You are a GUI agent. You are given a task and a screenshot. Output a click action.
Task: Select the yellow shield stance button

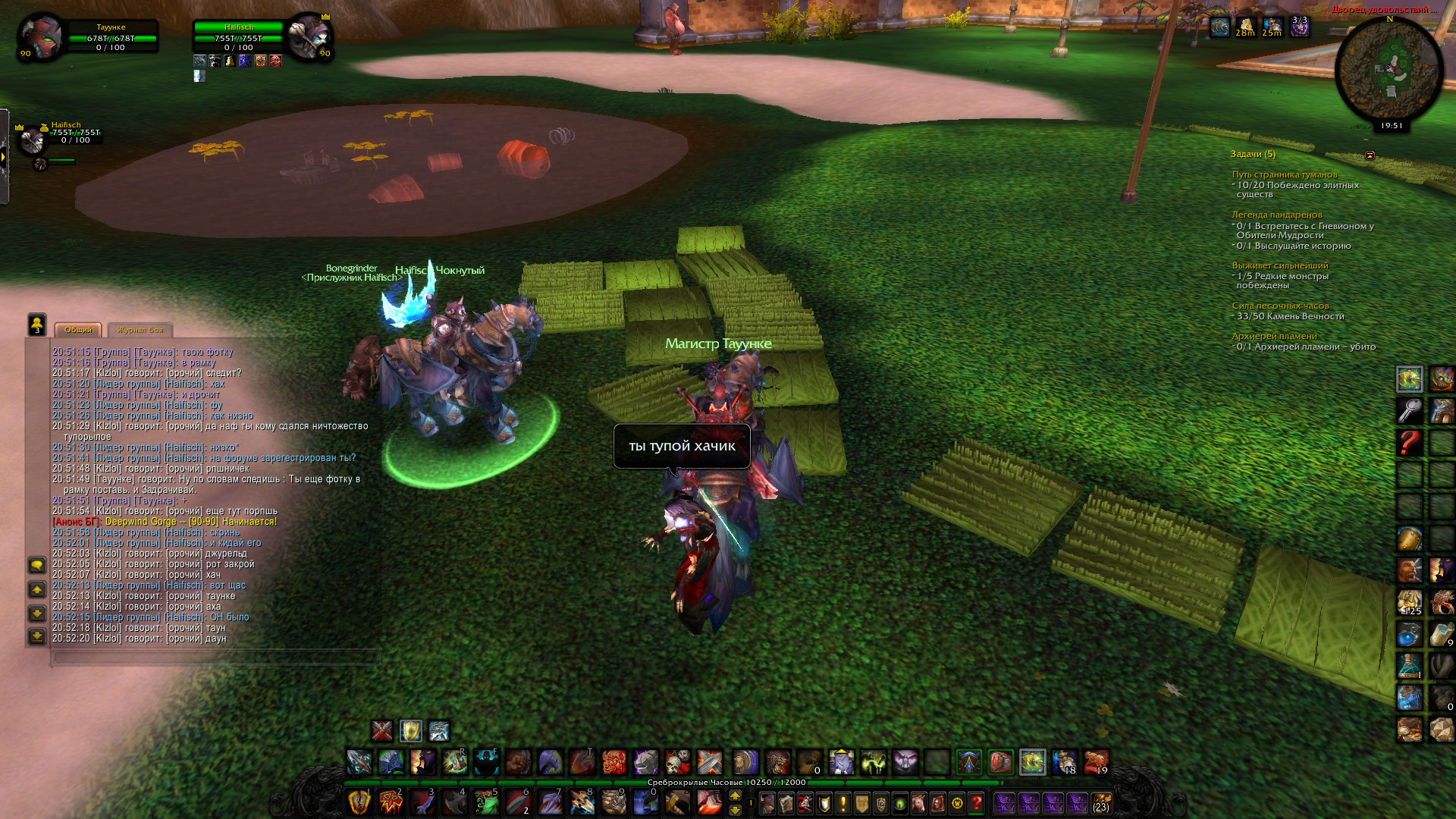tap(410, 731)
